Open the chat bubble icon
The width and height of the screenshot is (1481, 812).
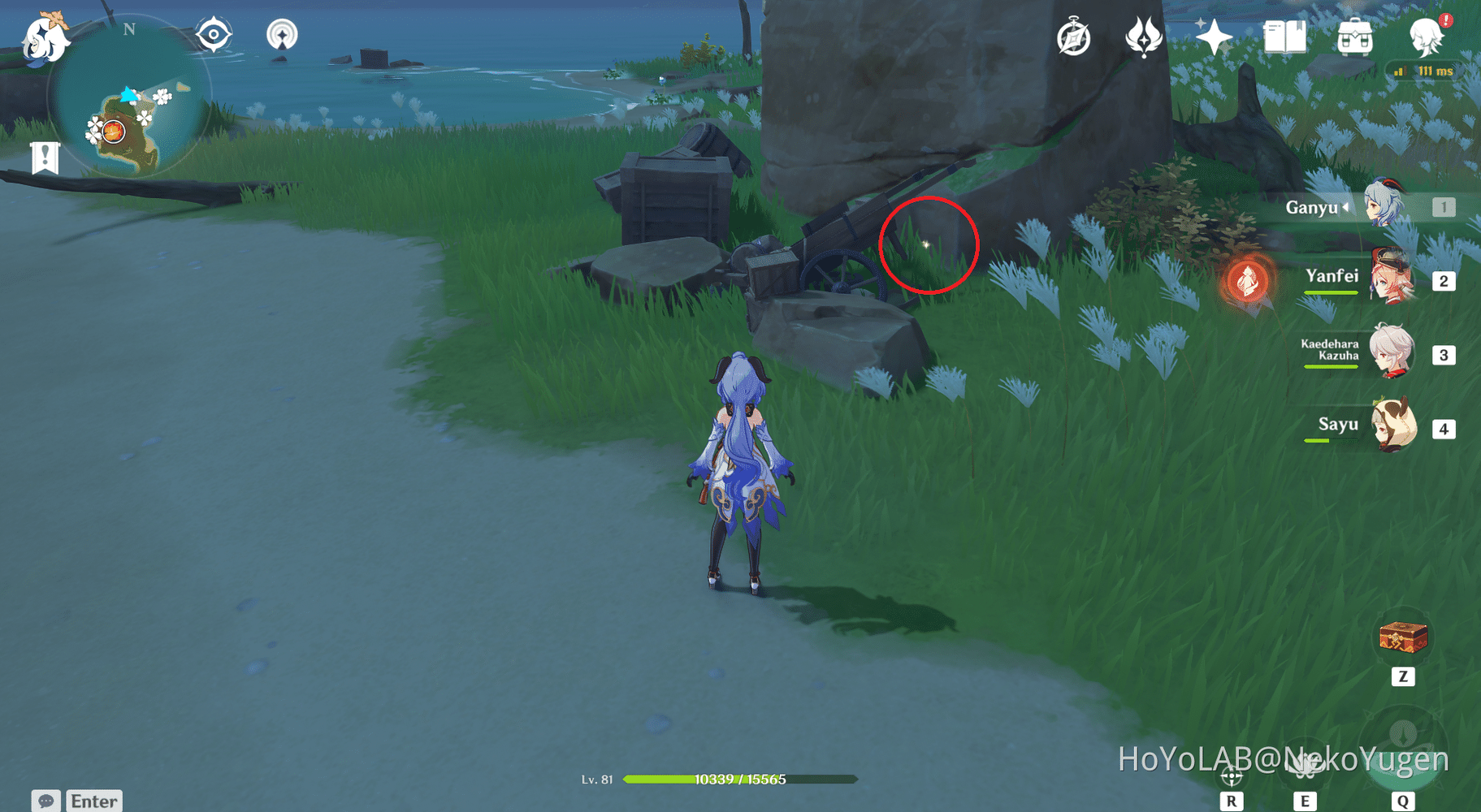click(46, 801)
